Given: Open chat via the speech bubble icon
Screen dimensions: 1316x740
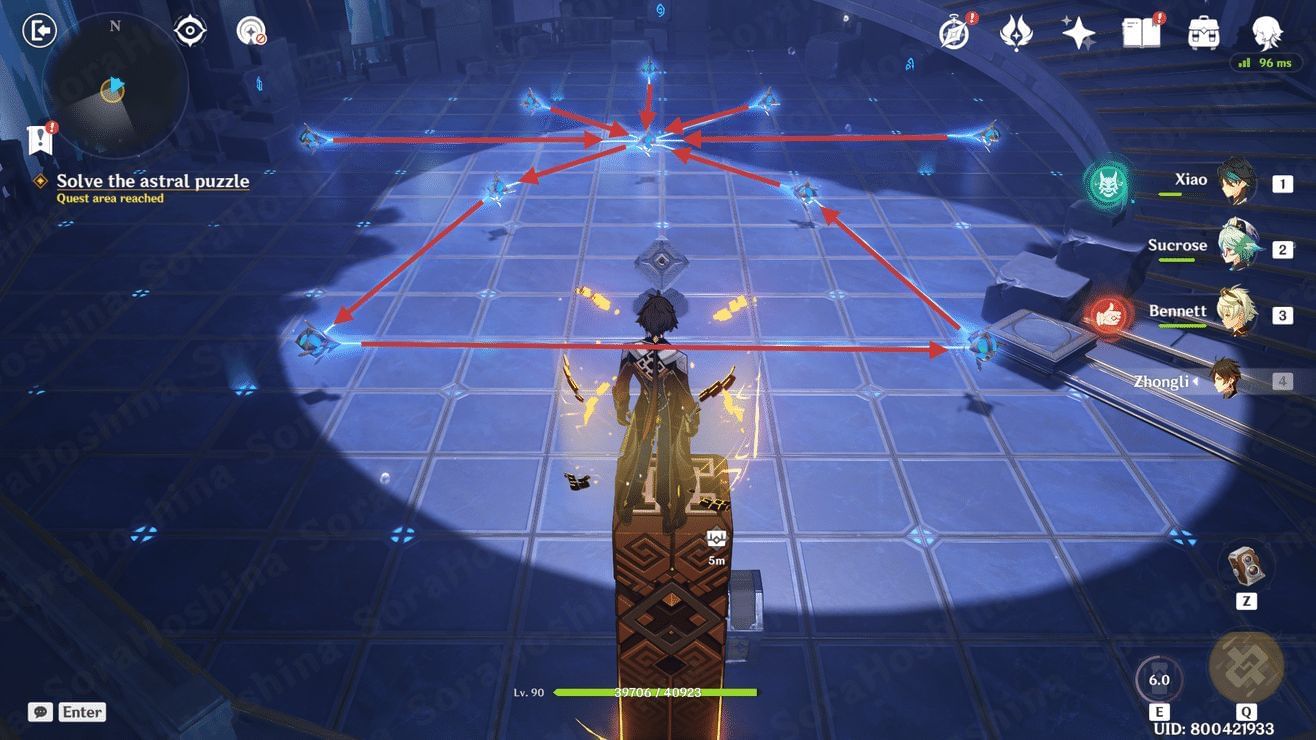Looking at the screenshot, I should coord(39,711).
